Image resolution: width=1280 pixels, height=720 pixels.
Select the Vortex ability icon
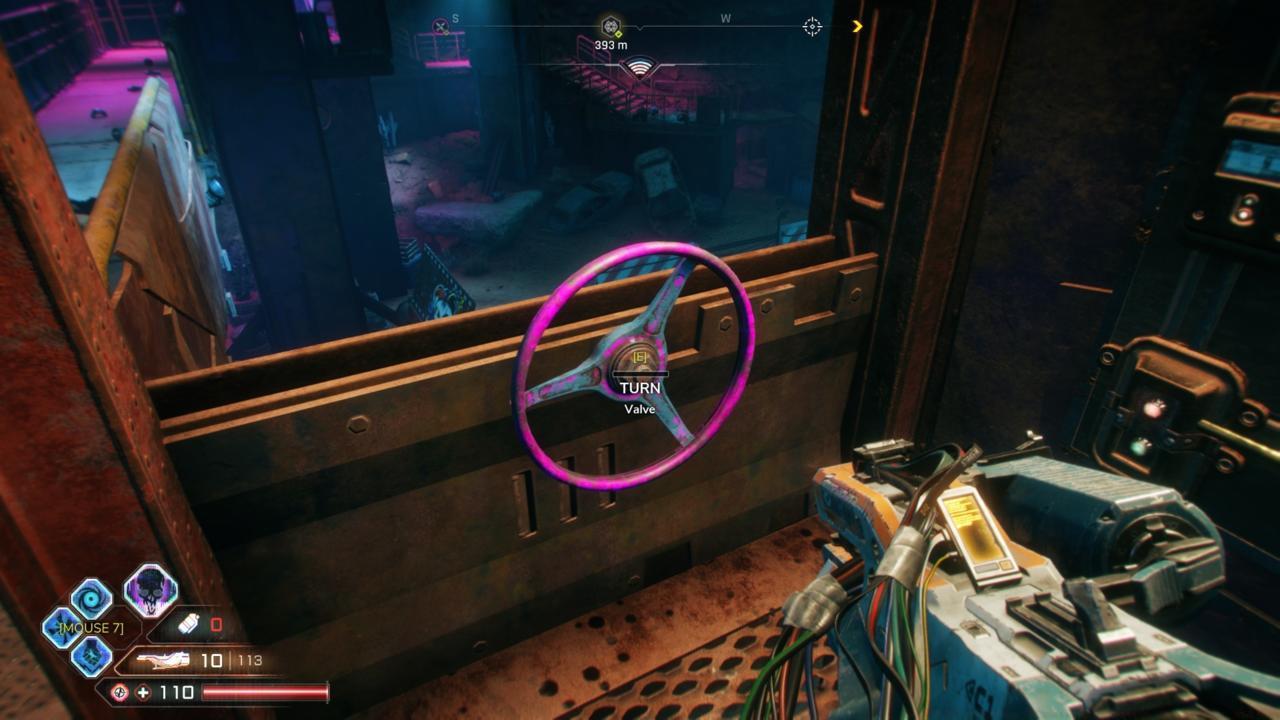click(x=93, y=597)
